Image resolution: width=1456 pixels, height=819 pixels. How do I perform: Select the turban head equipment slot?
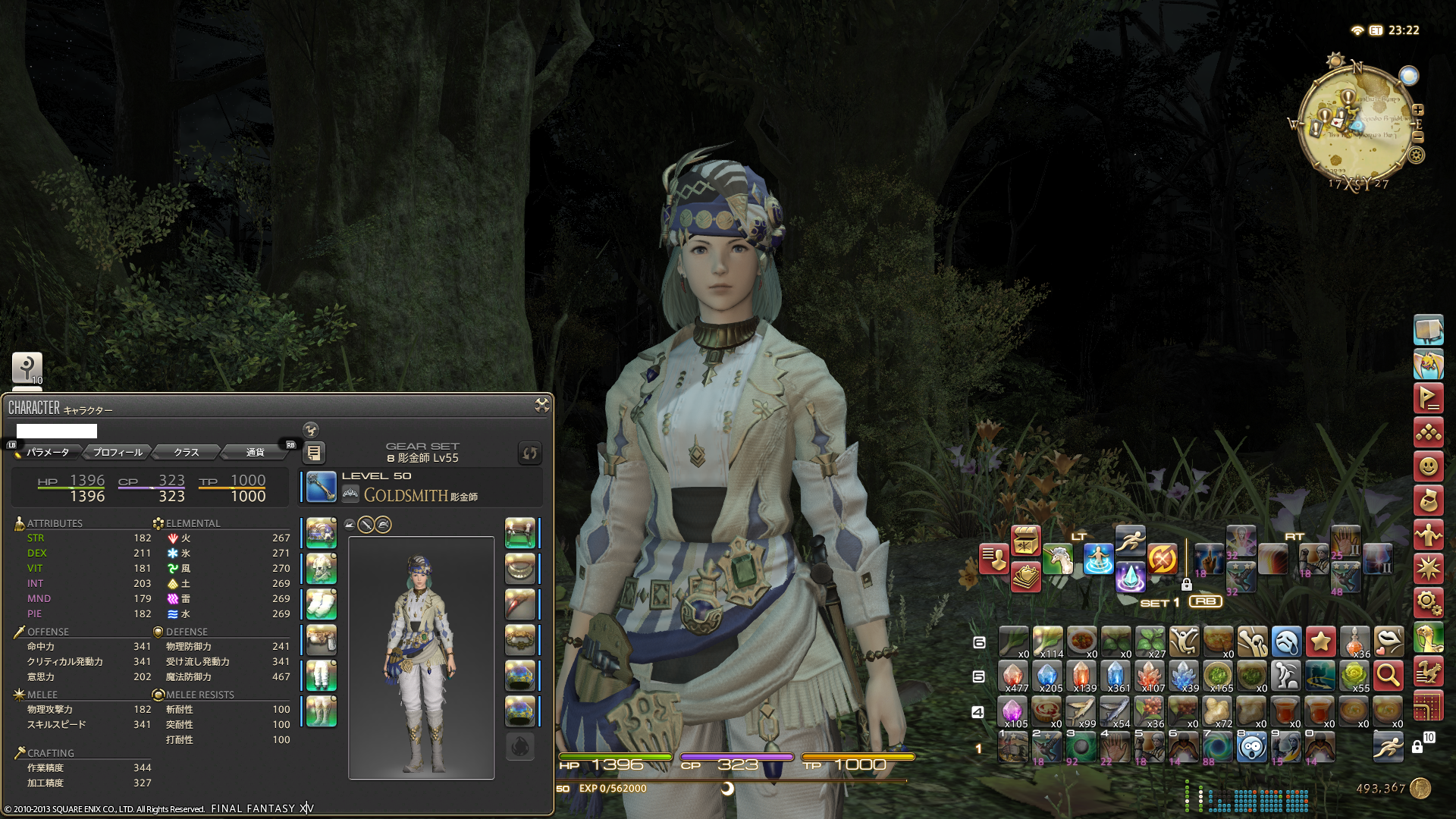pyautogui.click(x=322, y=533)
